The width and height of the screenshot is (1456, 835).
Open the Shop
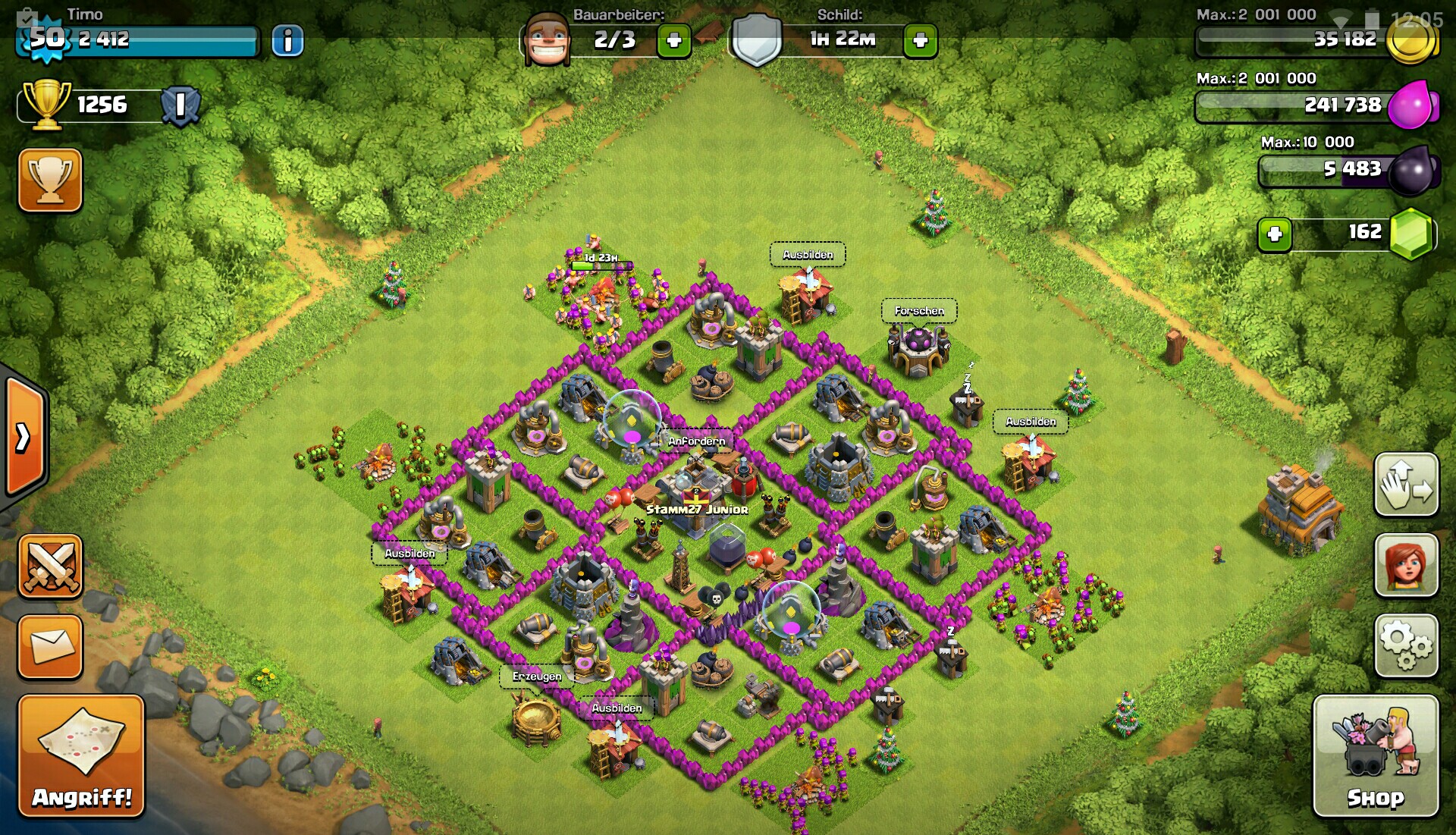1375,756
